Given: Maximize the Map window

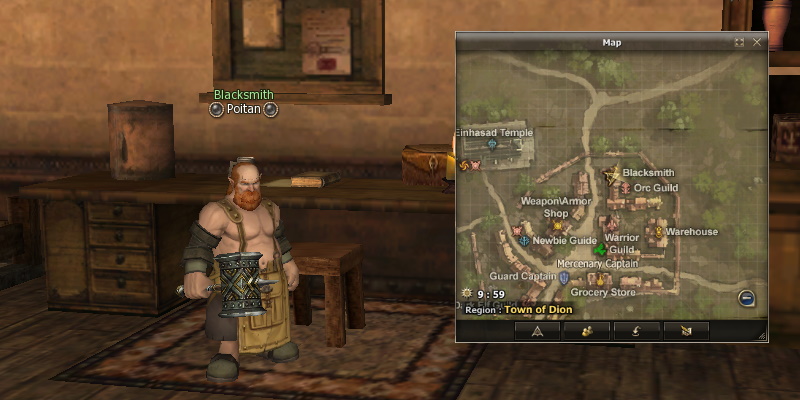Looking at the screenshot, I should (x=739, y=43).
